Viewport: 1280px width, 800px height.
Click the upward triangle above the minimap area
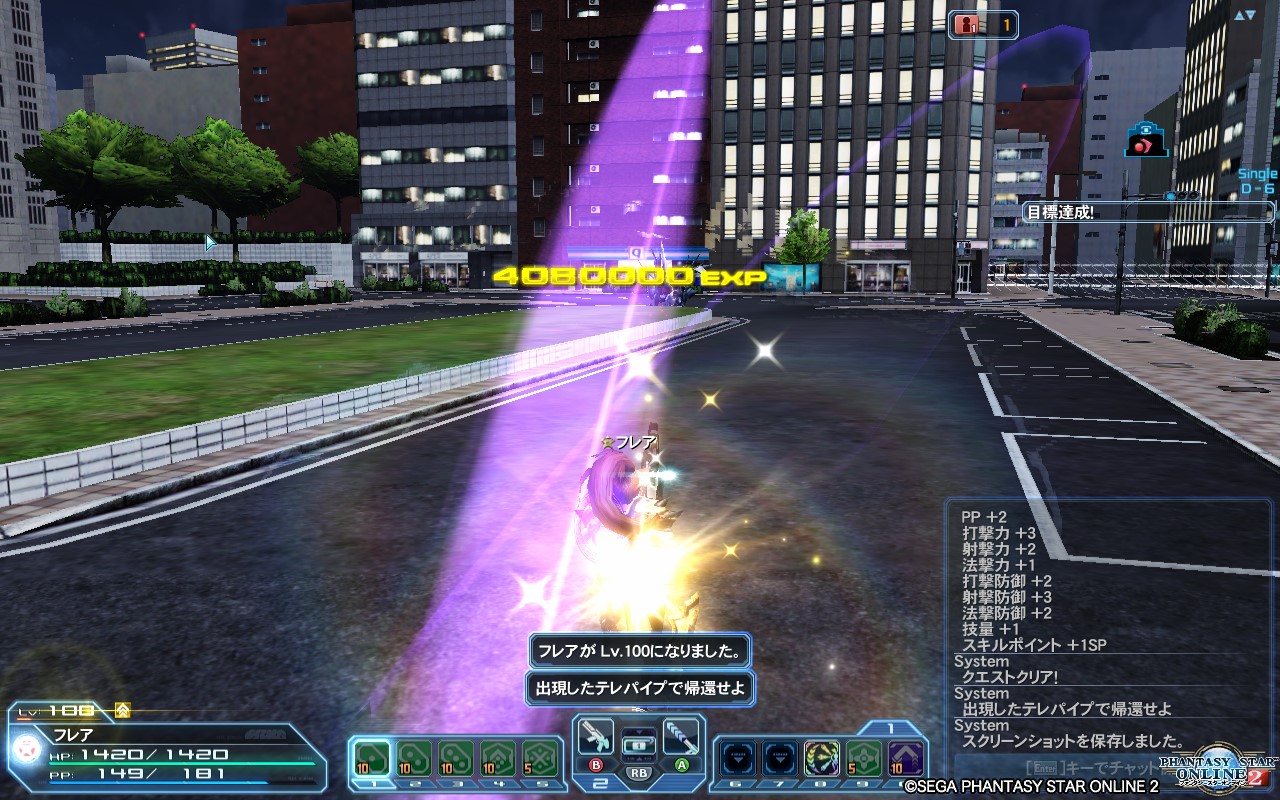(x=1238, y=15)
